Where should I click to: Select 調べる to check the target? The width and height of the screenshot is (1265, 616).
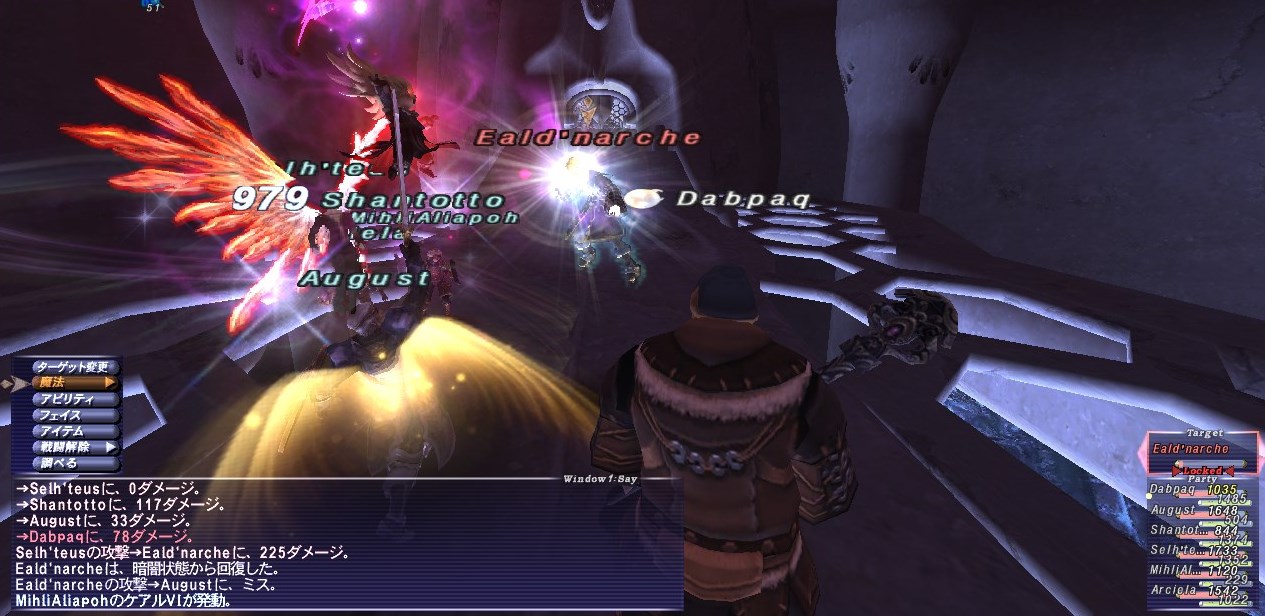coord(74,463)
